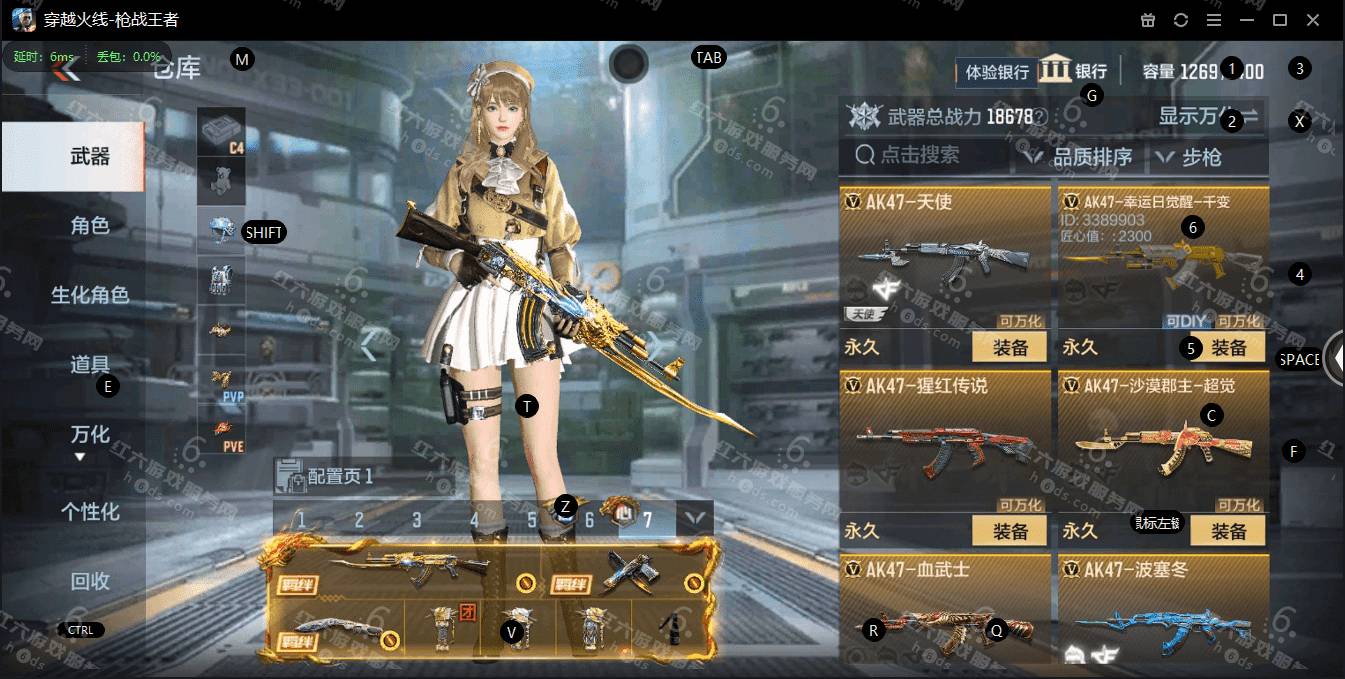The width and height of the screenshot is (1345, 679).
Task: Select the 生化角色 category
Action: coord(89,295)
